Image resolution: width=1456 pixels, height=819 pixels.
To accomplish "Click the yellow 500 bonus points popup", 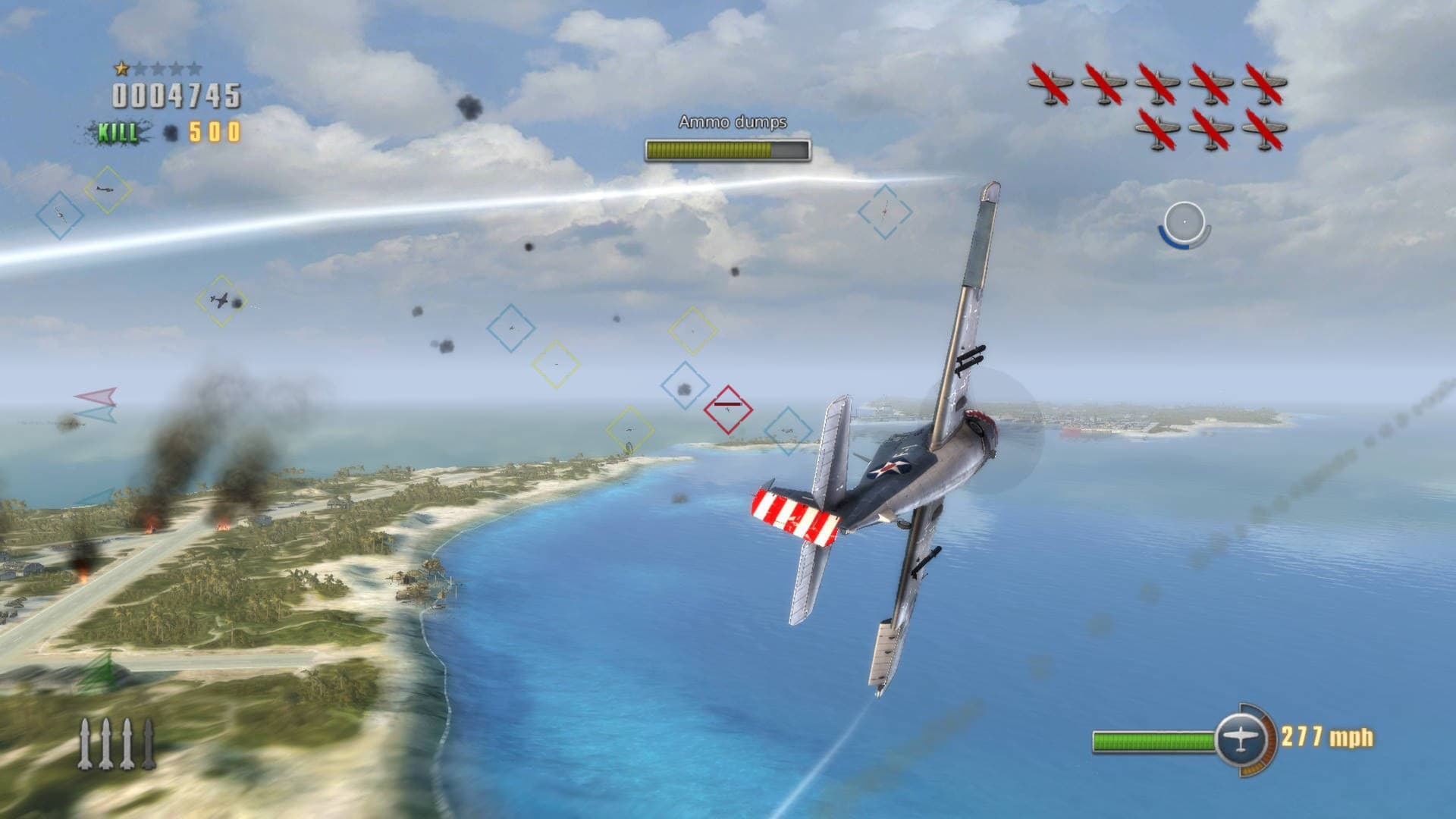I will [x=213, y=132].
